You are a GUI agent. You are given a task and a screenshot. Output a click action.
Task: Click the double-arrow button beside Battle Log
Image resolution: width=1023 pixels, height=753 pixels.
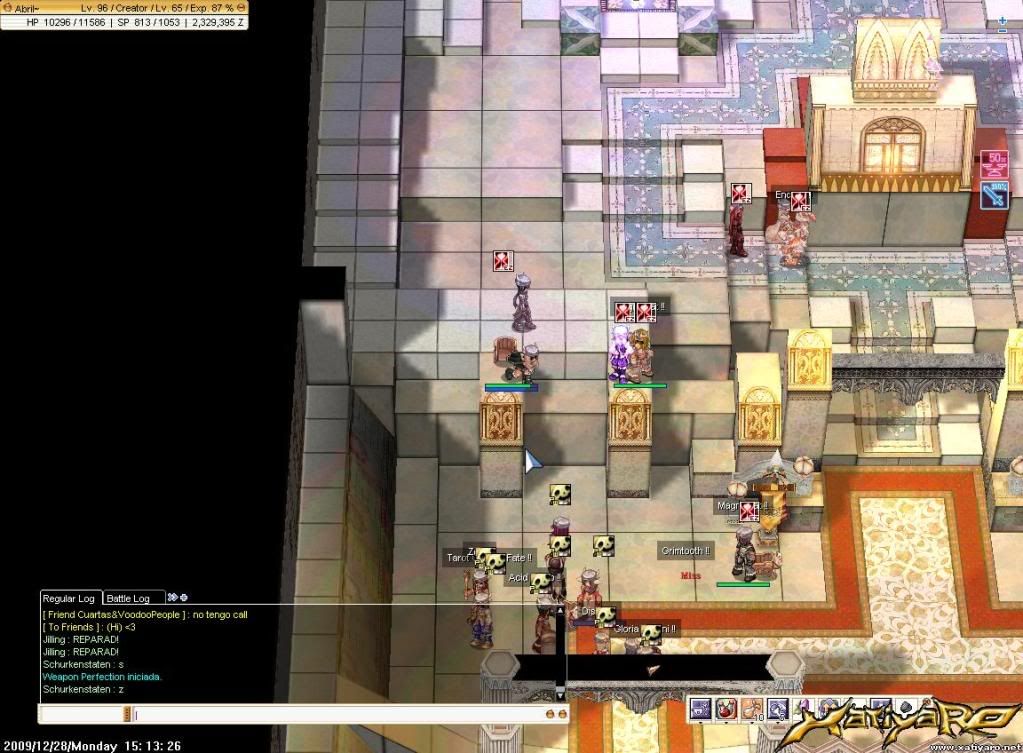[172, 598]
